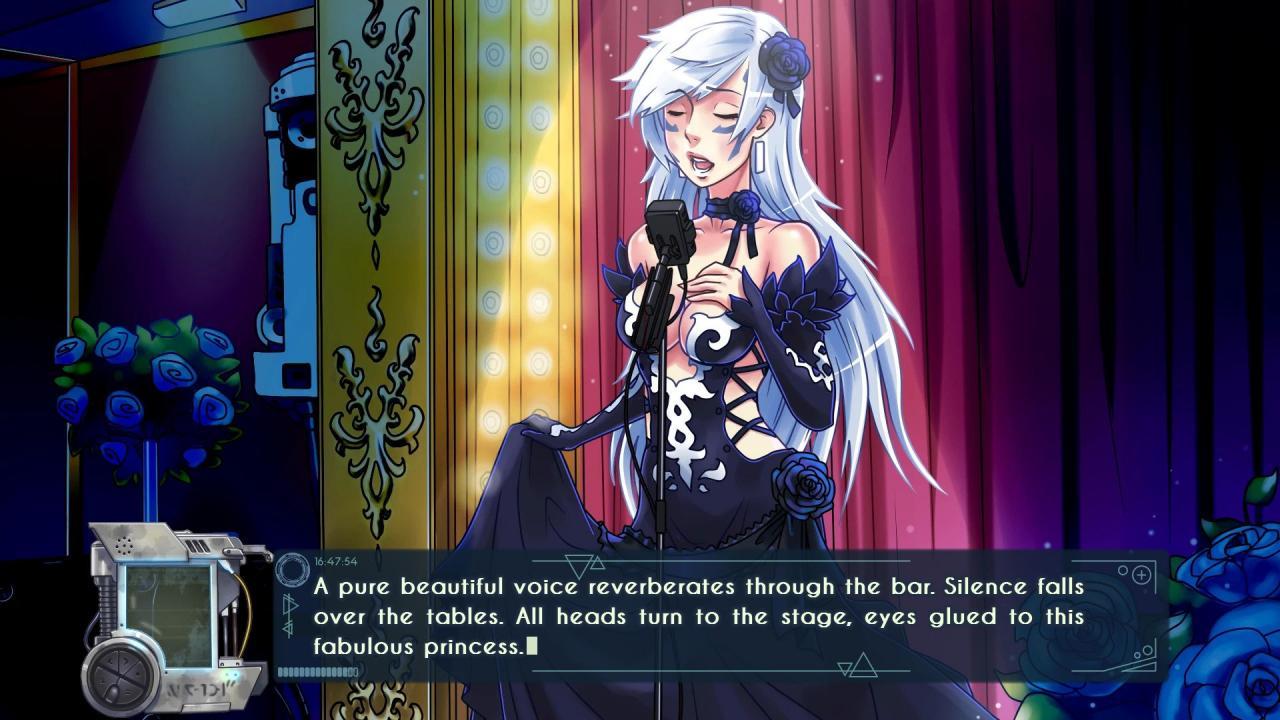Click the circled plus icon in the dialogue box
This screenshot has width=1280, height=720.
[1141, 575]
